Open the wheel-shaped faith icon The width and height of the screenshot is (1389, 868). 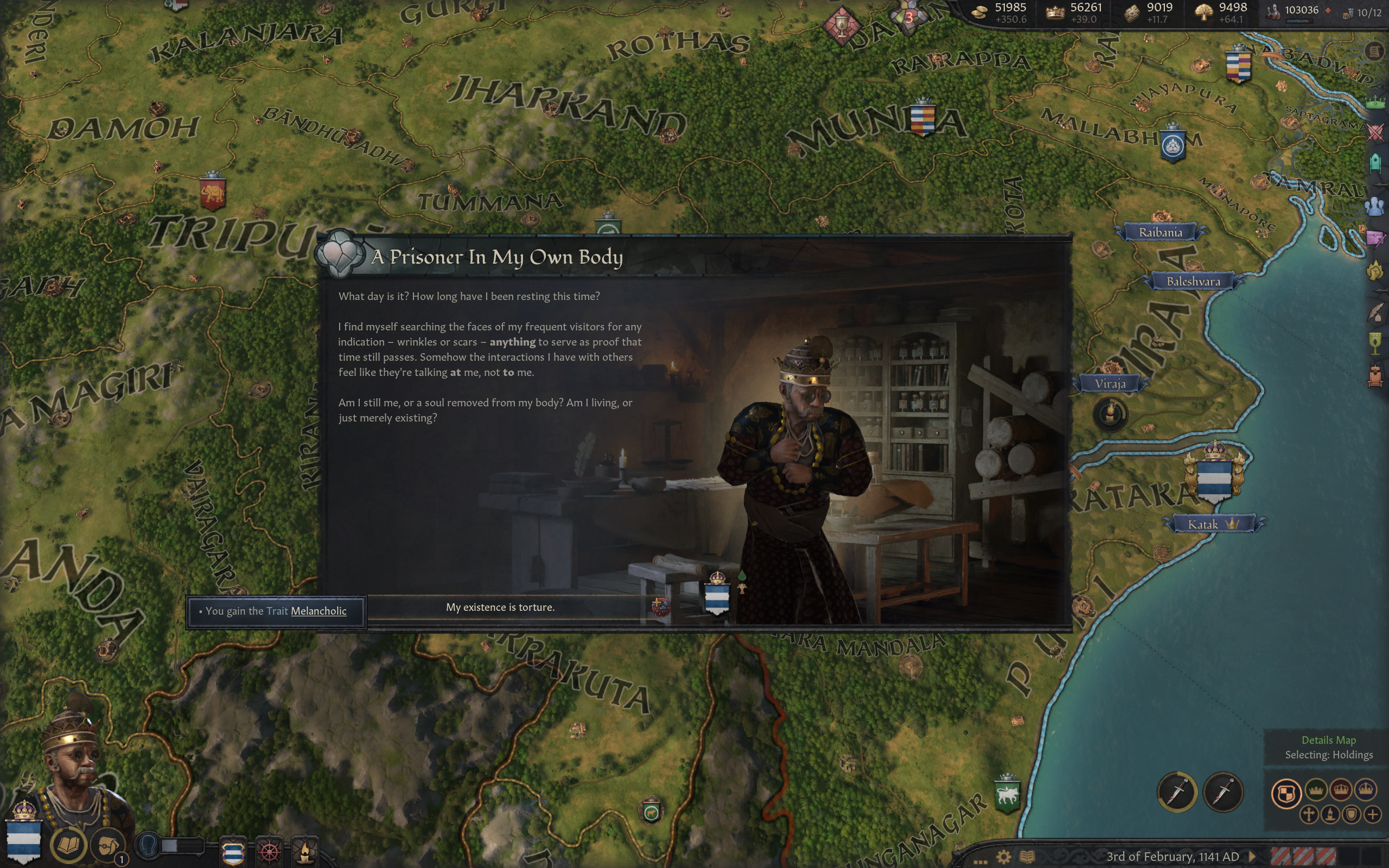click(x=270, y=851)
